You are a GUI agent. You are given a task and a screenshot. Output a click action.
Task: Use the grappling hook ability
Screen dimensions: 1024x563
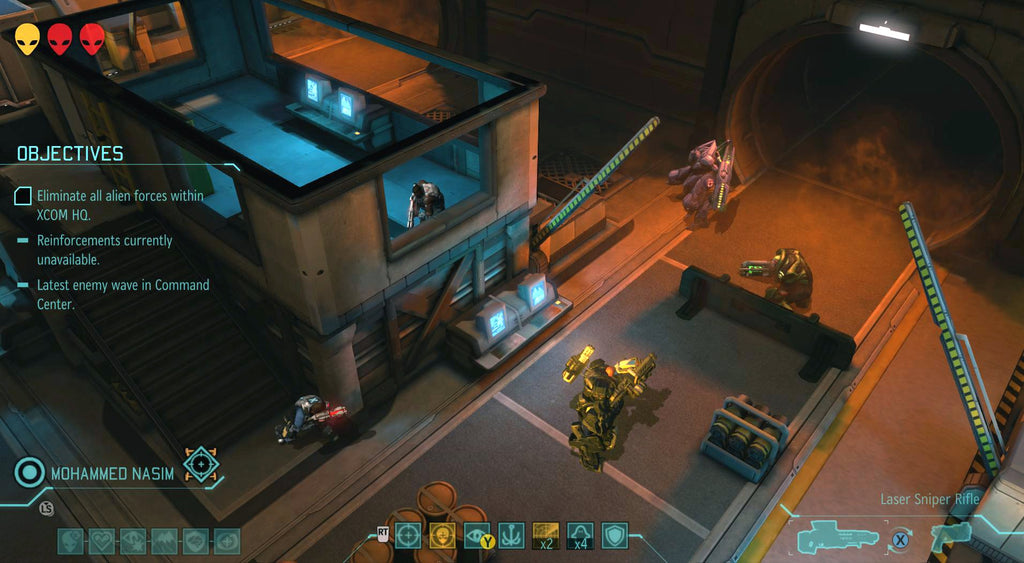coord(512,536)
